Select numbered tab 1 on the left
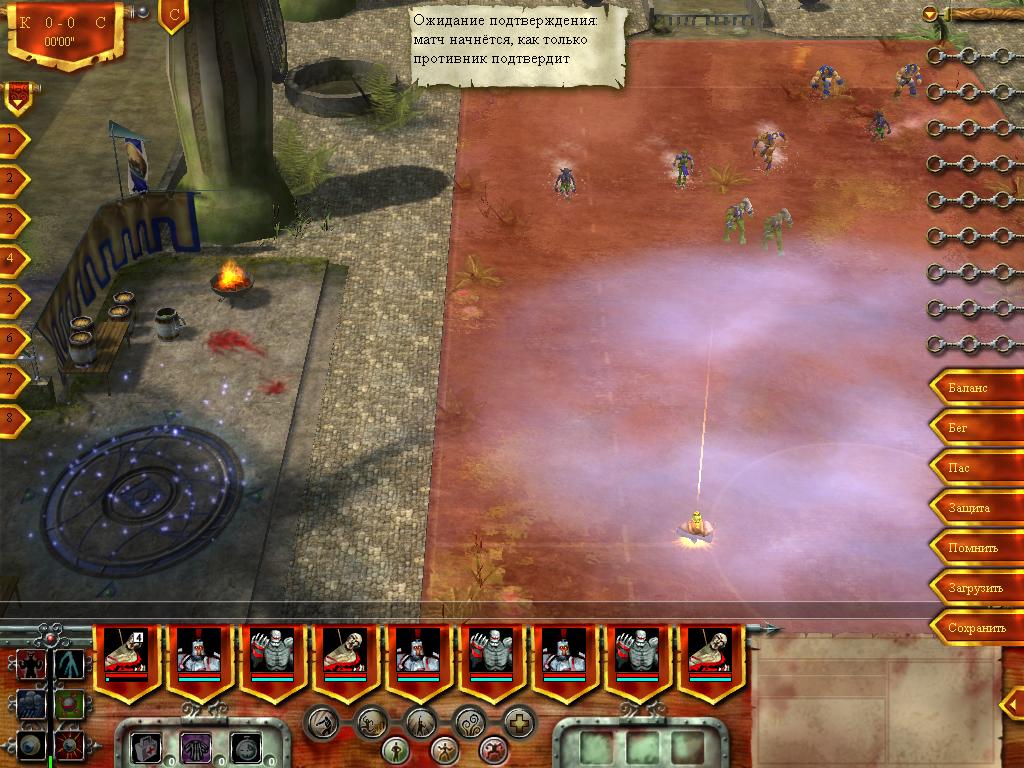Viewport: 1024px width, 768px height. 11,139
